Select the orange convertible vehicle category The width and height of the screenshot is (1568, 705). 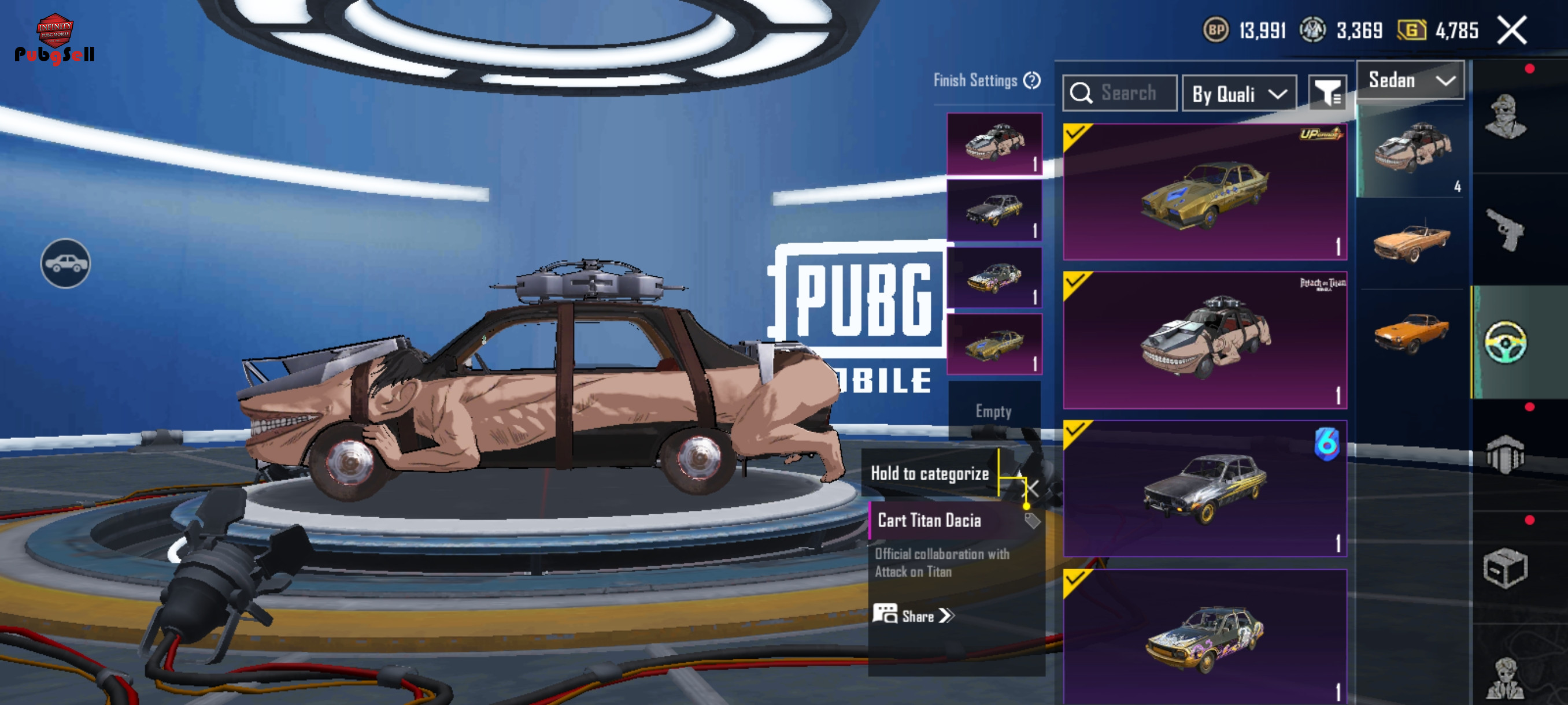click(x=1411, y=242)
